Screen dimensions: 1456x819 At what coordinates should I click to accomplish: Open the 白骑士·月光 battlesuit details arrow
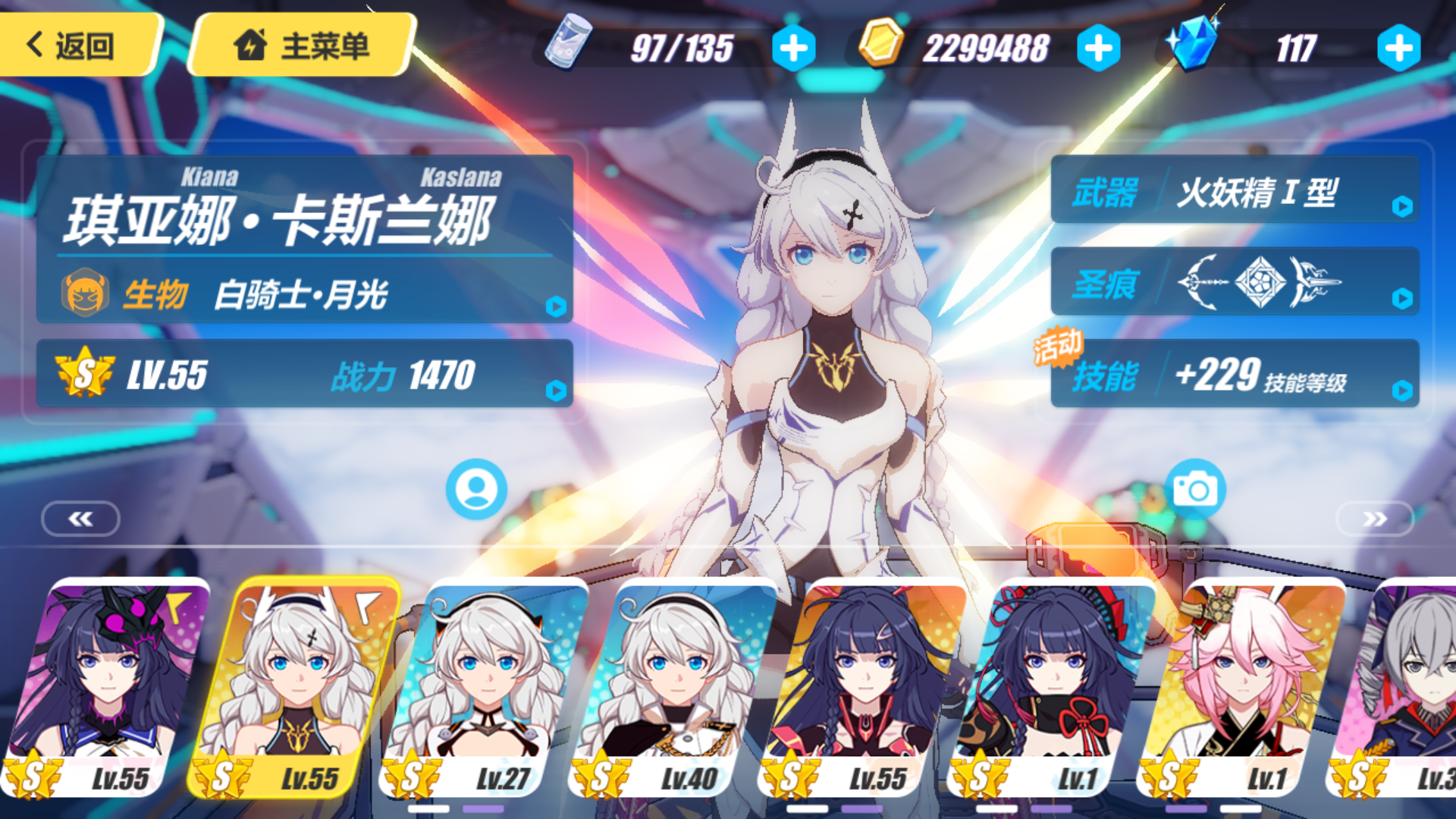tap(556, 308)
